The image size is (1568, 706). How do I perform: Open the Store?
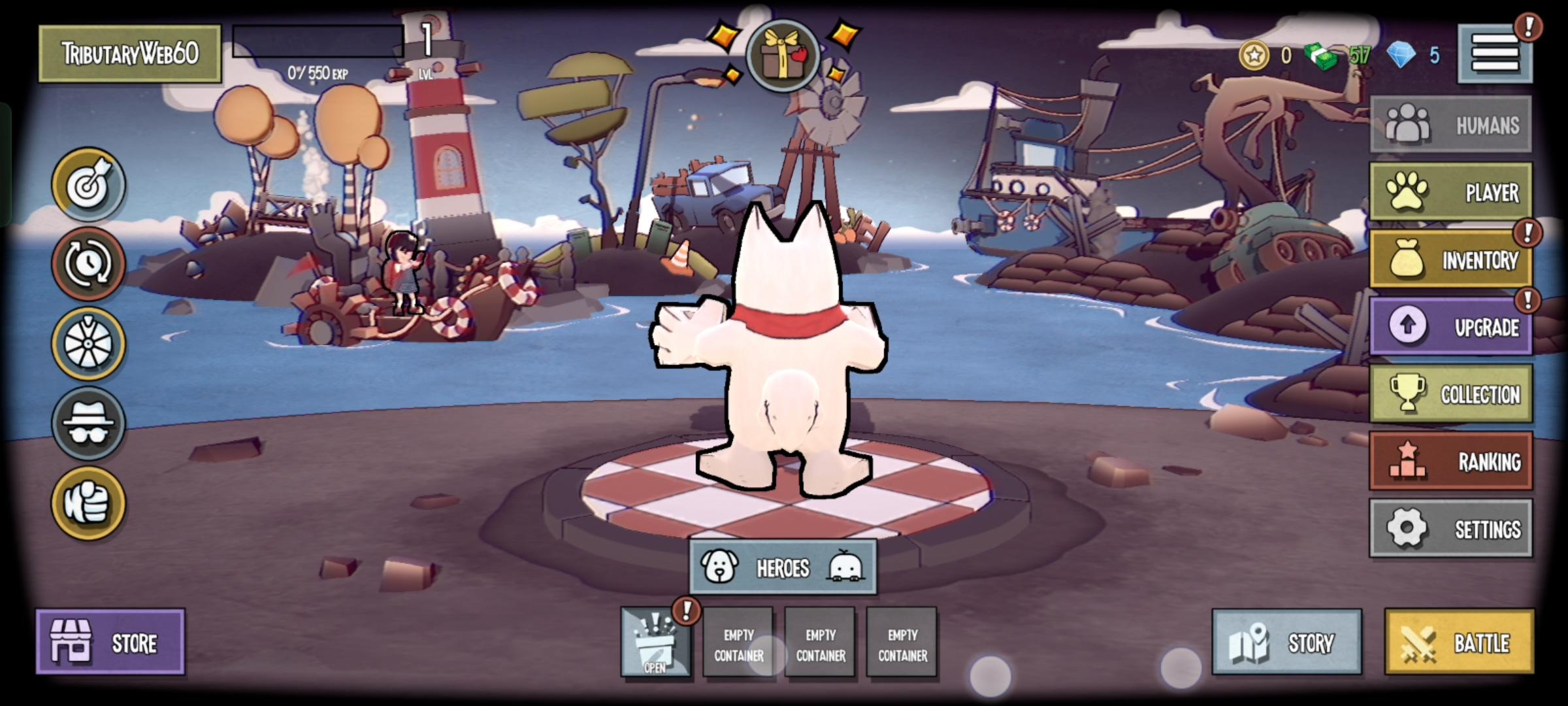[110, 642]
